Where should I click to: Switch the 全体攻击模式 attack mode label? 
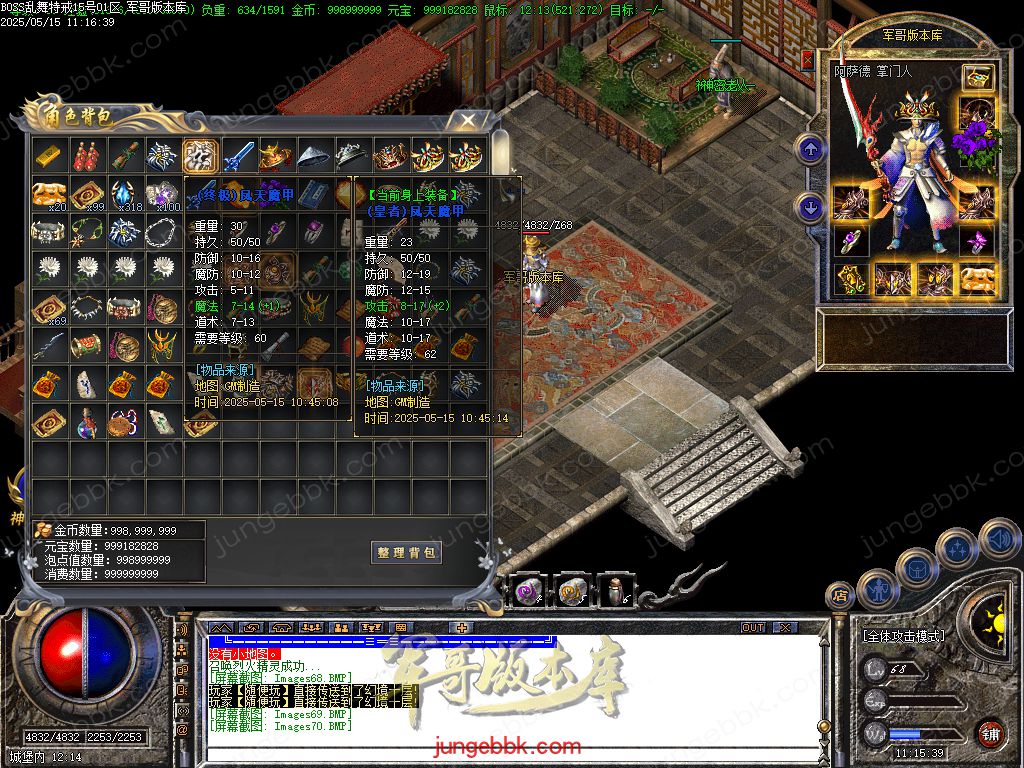click(908, 636)
